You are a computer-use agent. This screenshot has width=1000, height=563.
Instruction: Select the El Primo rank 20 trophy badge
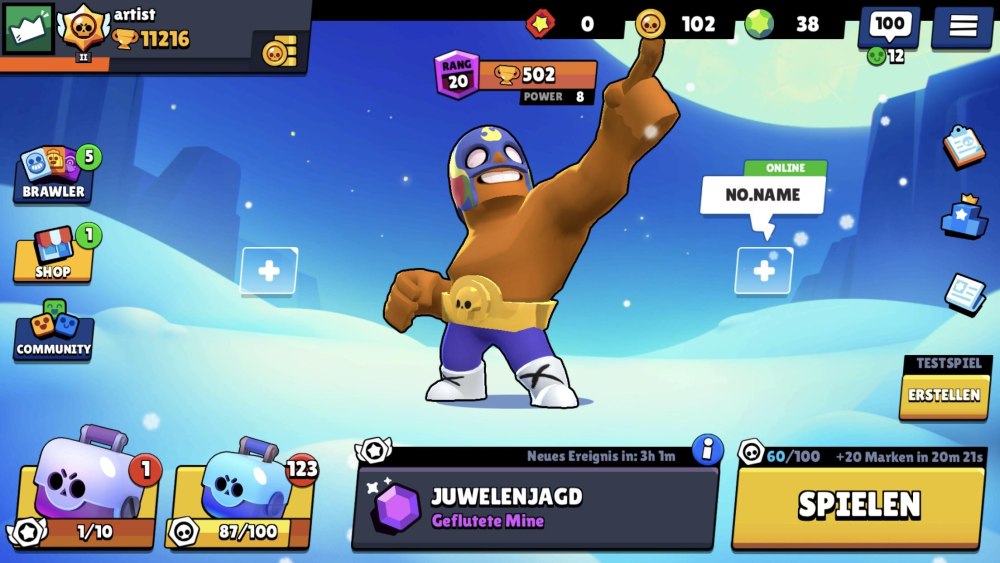coord(515,79)
